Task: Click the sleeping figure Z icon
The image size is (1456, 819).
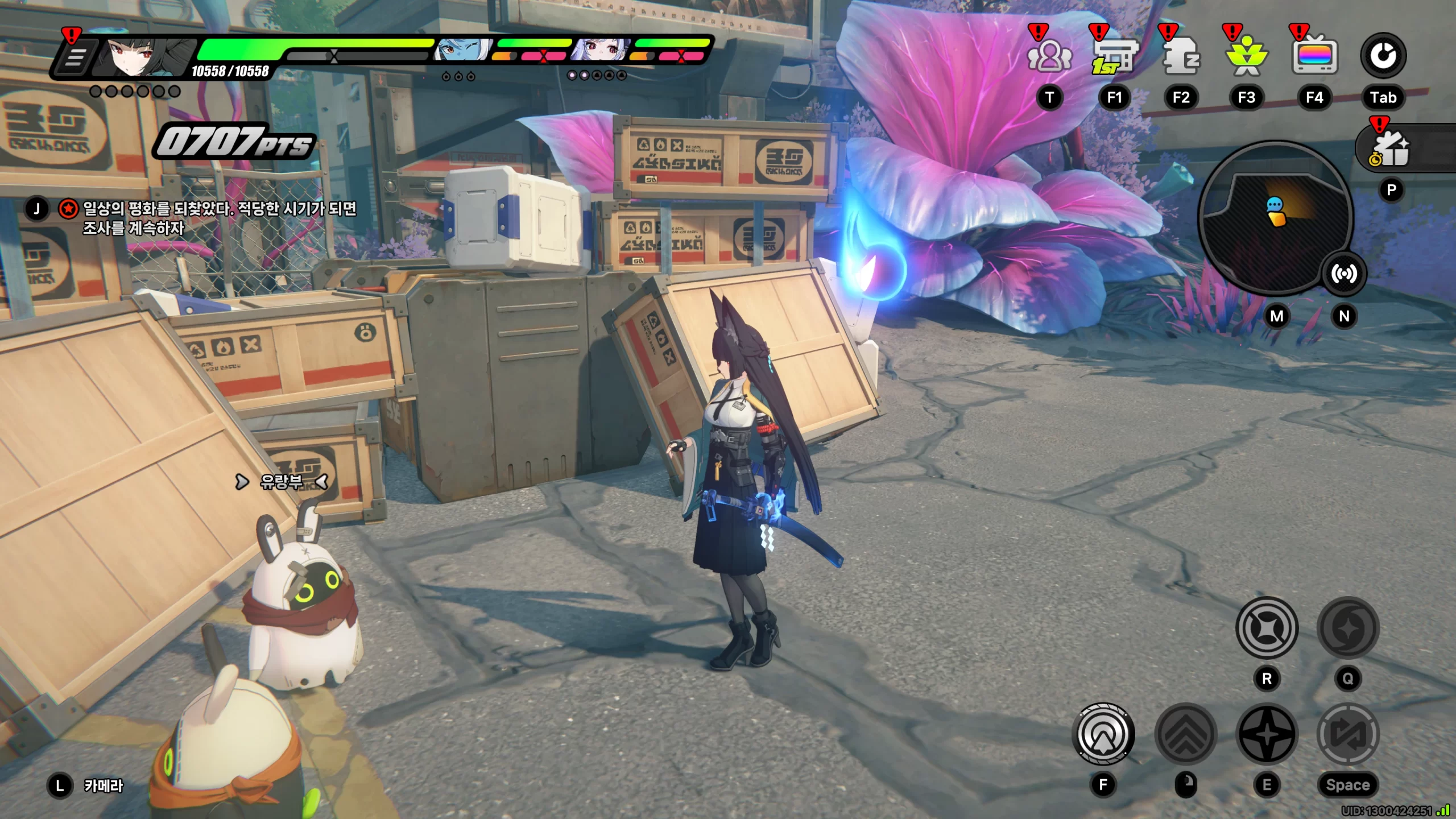Action: [x=1181, y=57]
